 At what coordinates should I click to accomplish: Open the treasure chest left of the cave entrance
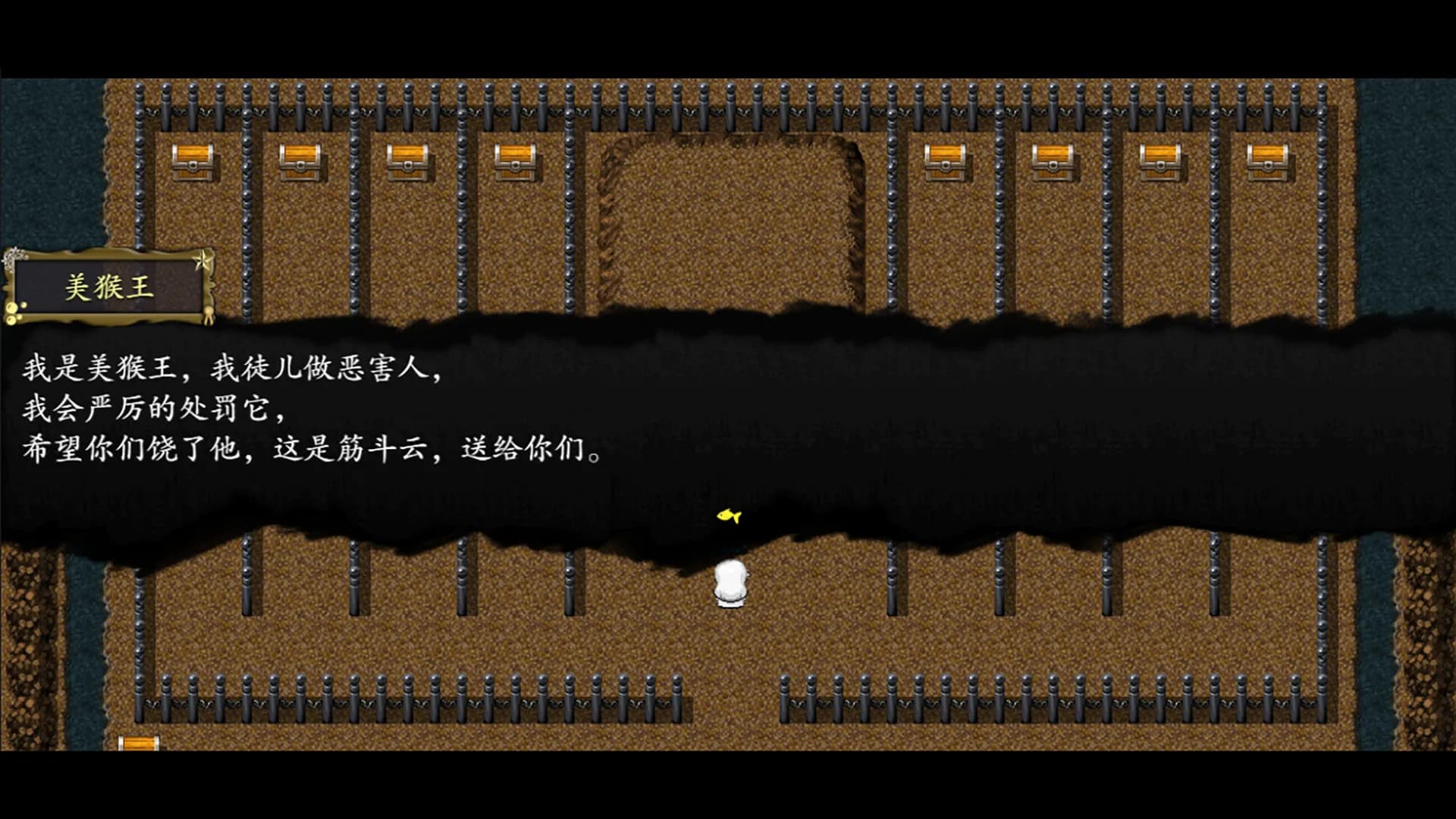tap(516, 160)
